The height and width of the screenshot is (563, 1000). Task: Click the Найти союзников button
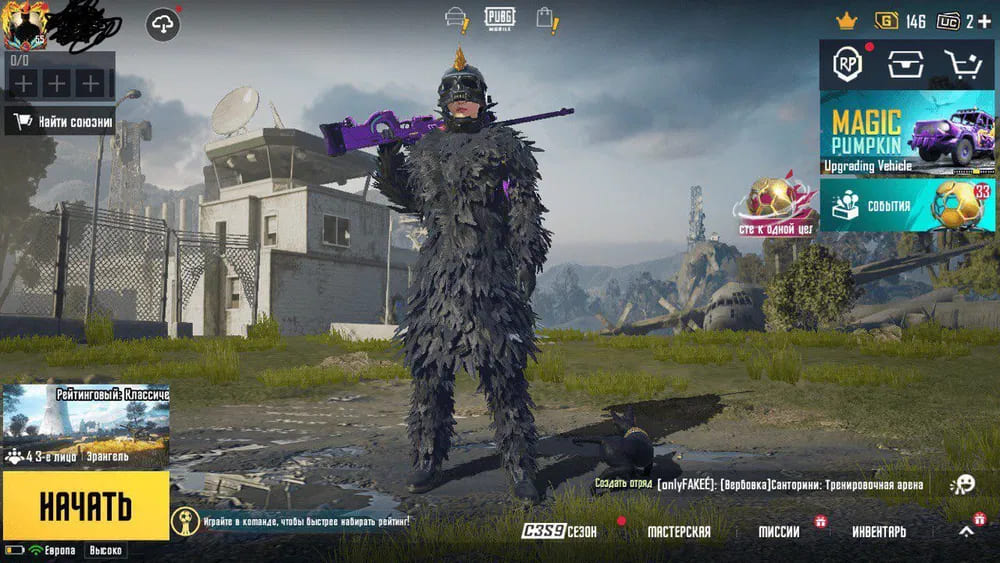(x=60, y=122)
